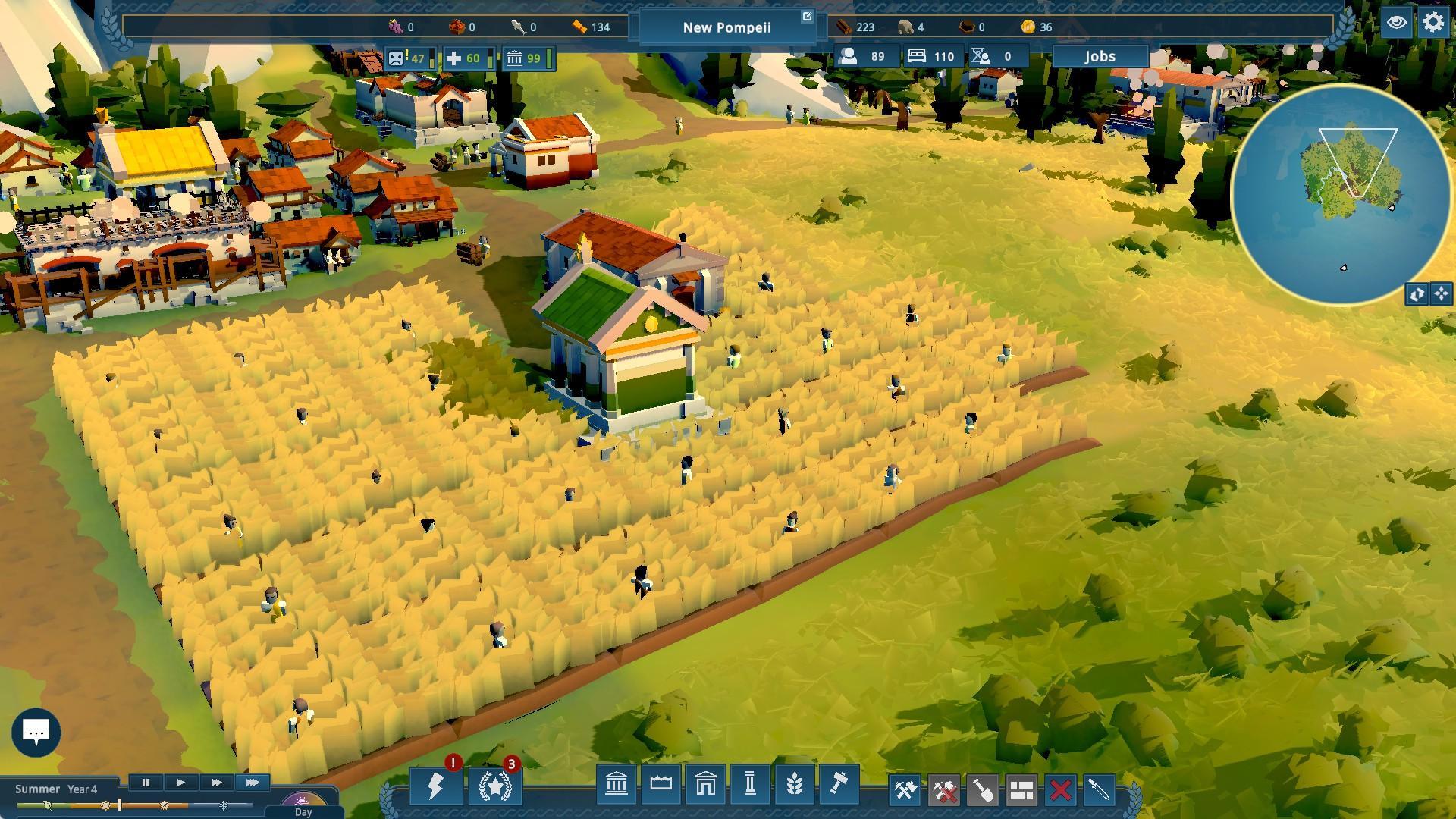1456x819 pixels.
Task: Open the hammer build category
Action: point(838,784)
